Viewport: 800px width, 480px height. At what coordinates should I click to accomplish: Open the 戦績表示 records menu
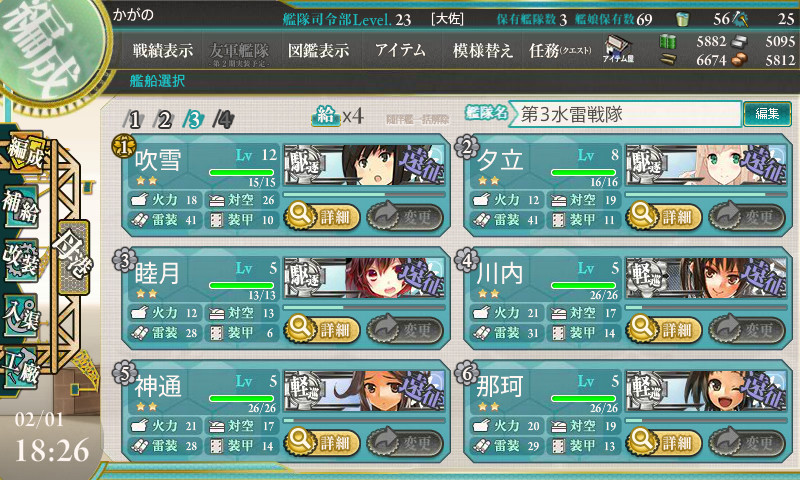[x=163, y=50]
